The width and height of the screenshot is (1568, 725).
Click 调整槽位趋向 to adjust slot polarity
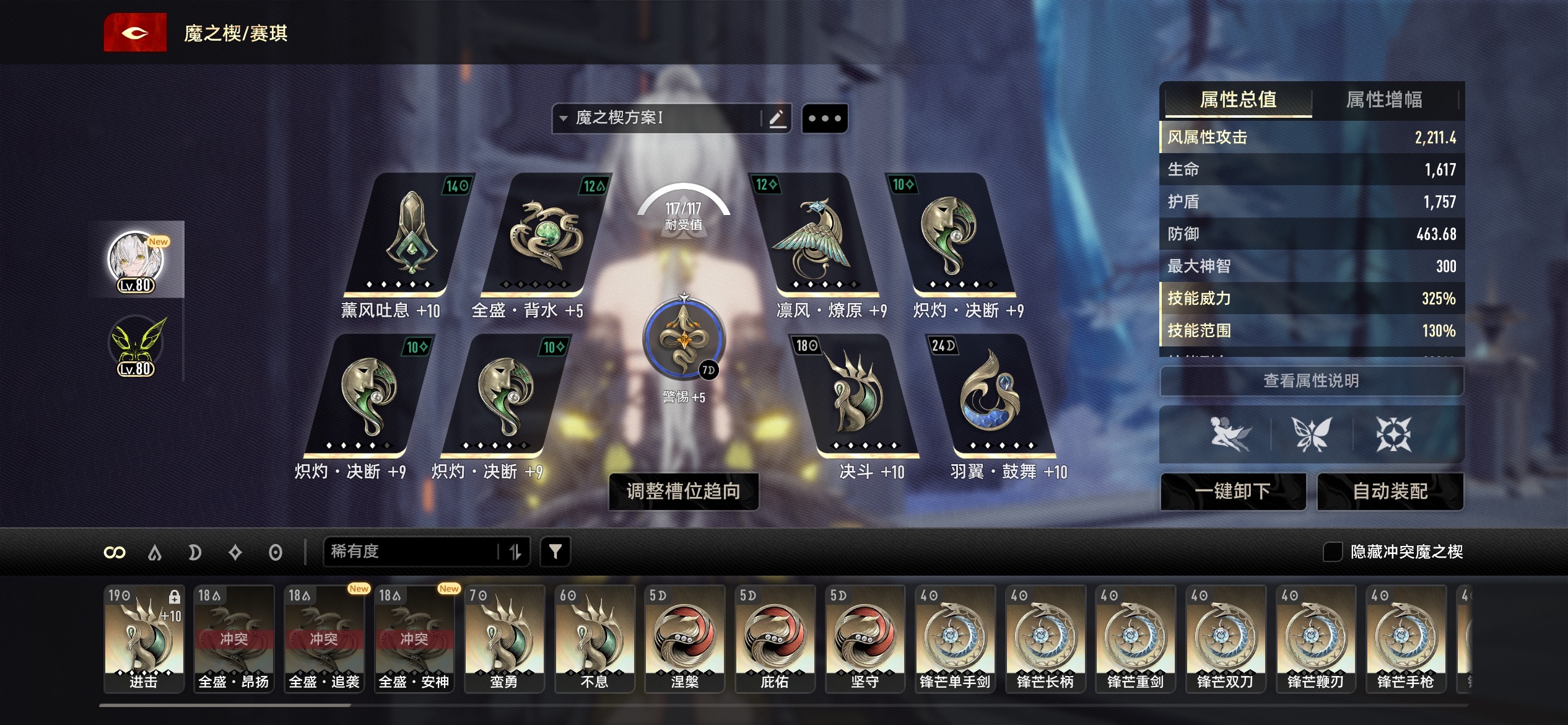pos(684,491)
